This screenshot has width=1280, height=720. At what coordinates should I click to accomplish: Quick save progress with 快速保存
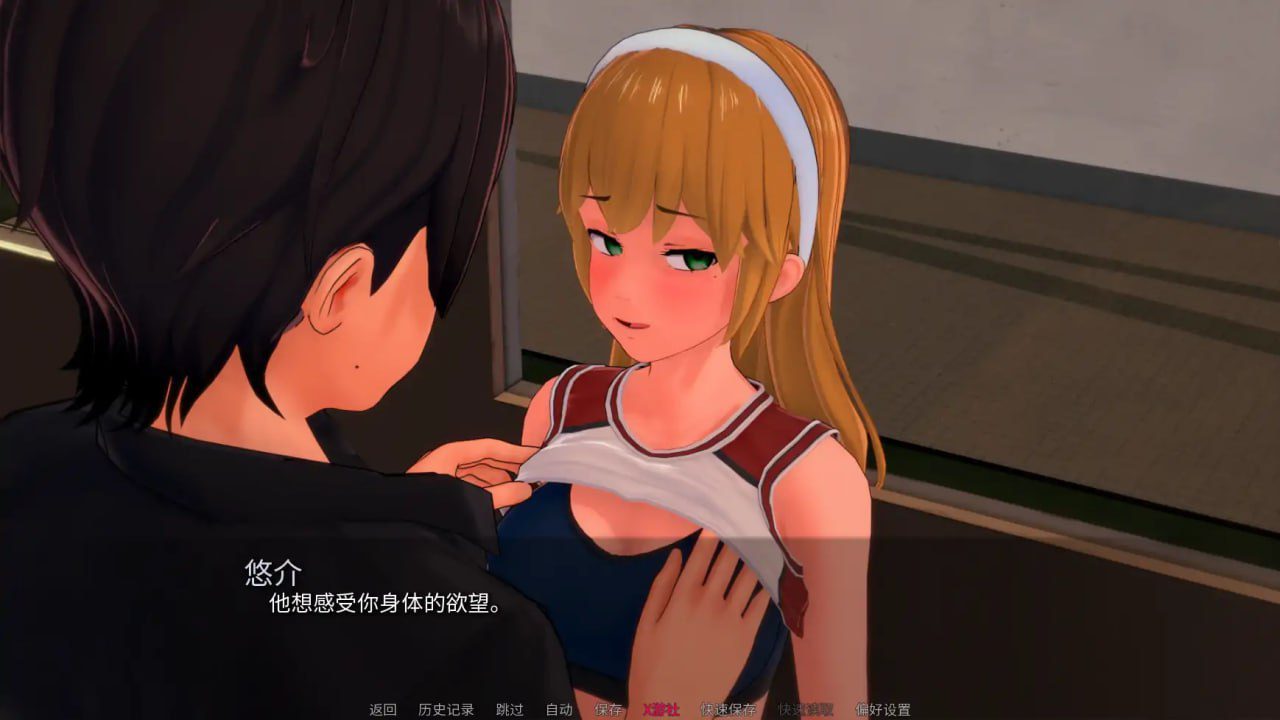point(727,709)
